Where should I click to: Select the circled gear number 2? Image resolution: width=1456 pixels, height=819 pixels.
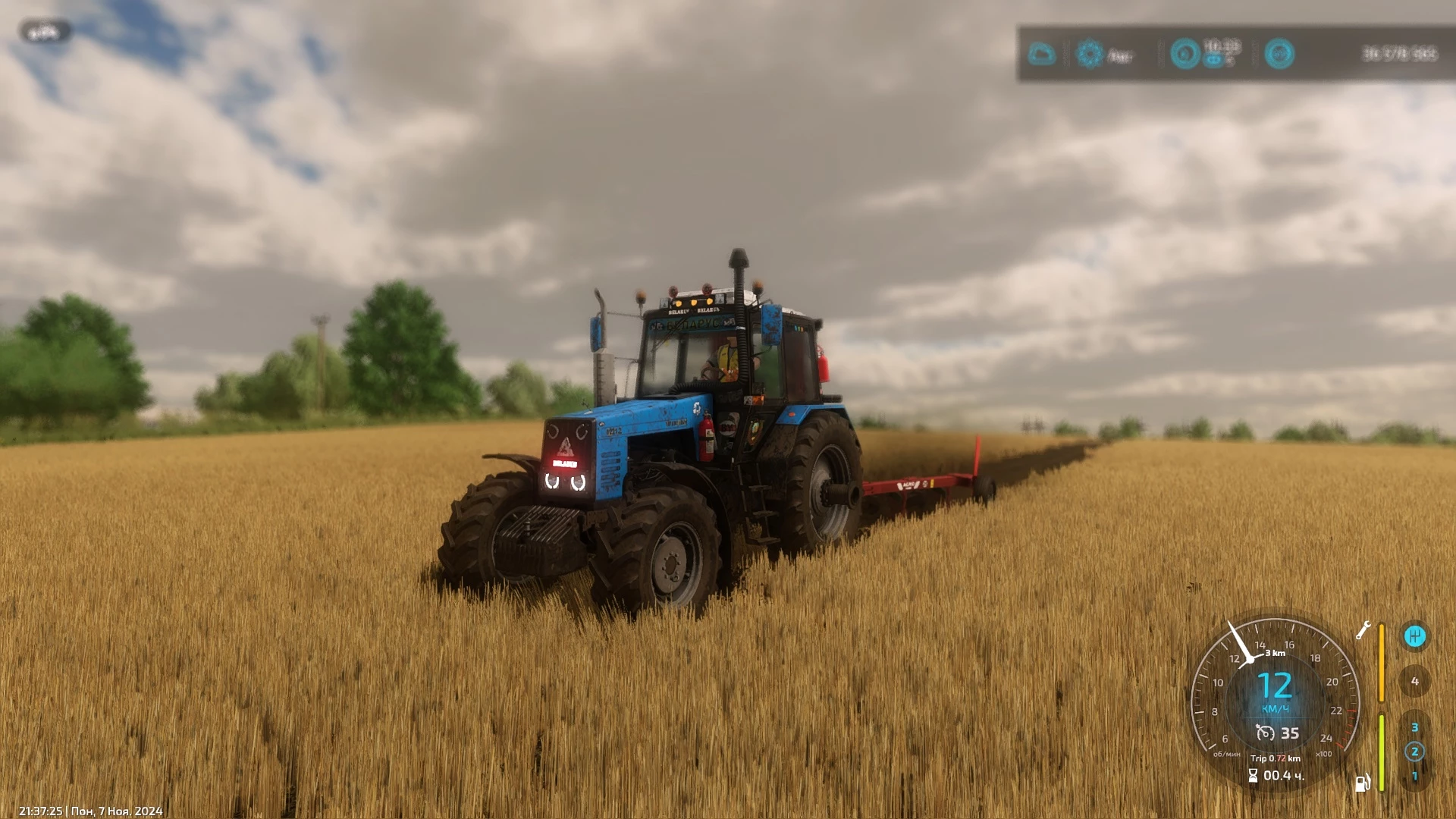tap(1414, 752)
